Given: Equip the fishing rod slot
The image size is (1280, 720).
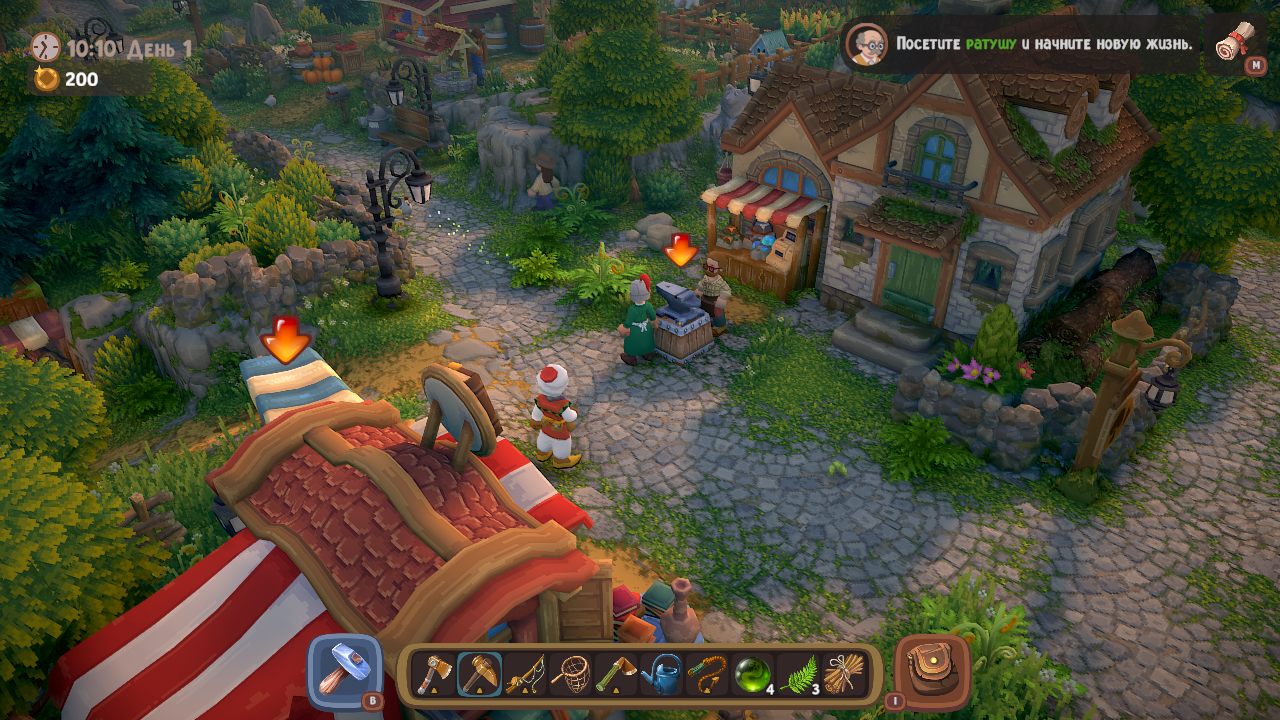Looking at the screenshot, I should pos(526,674).
